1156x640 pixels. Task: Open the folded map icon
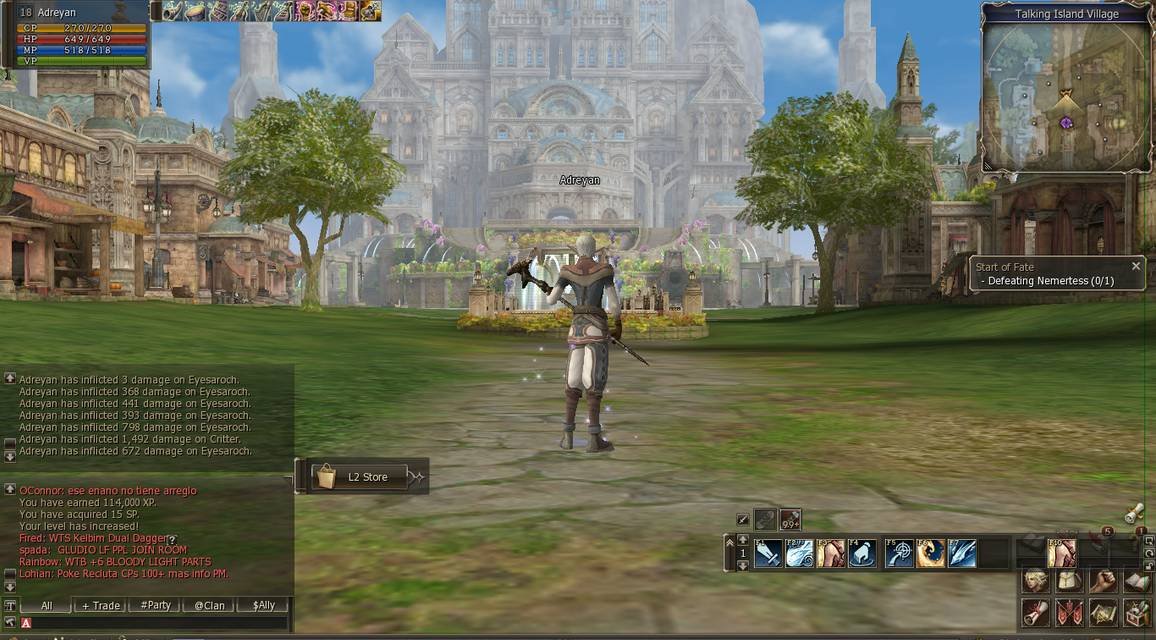coord(1102,613)
